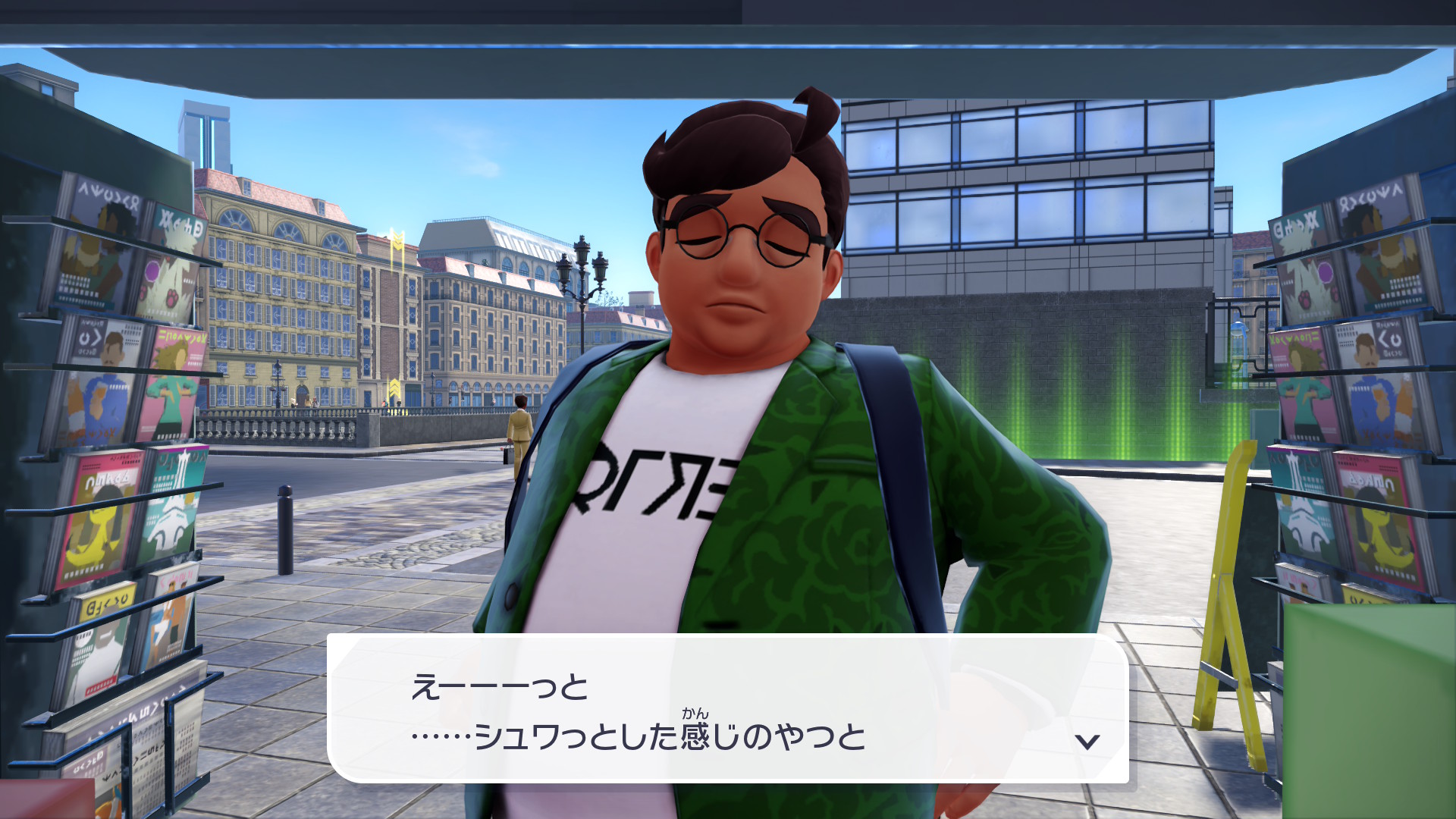Image resolution: width=1456 pixels, height=819 pixels.
Task: Advance dialogue with the down arrow indicator
Action: point(1087,741)
